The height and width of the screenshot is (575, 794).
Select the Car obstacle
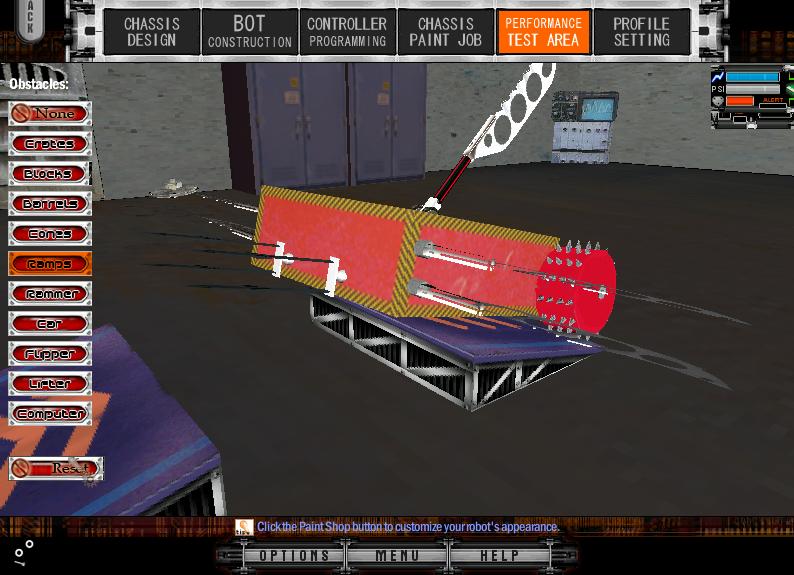(x=50, y=324)
